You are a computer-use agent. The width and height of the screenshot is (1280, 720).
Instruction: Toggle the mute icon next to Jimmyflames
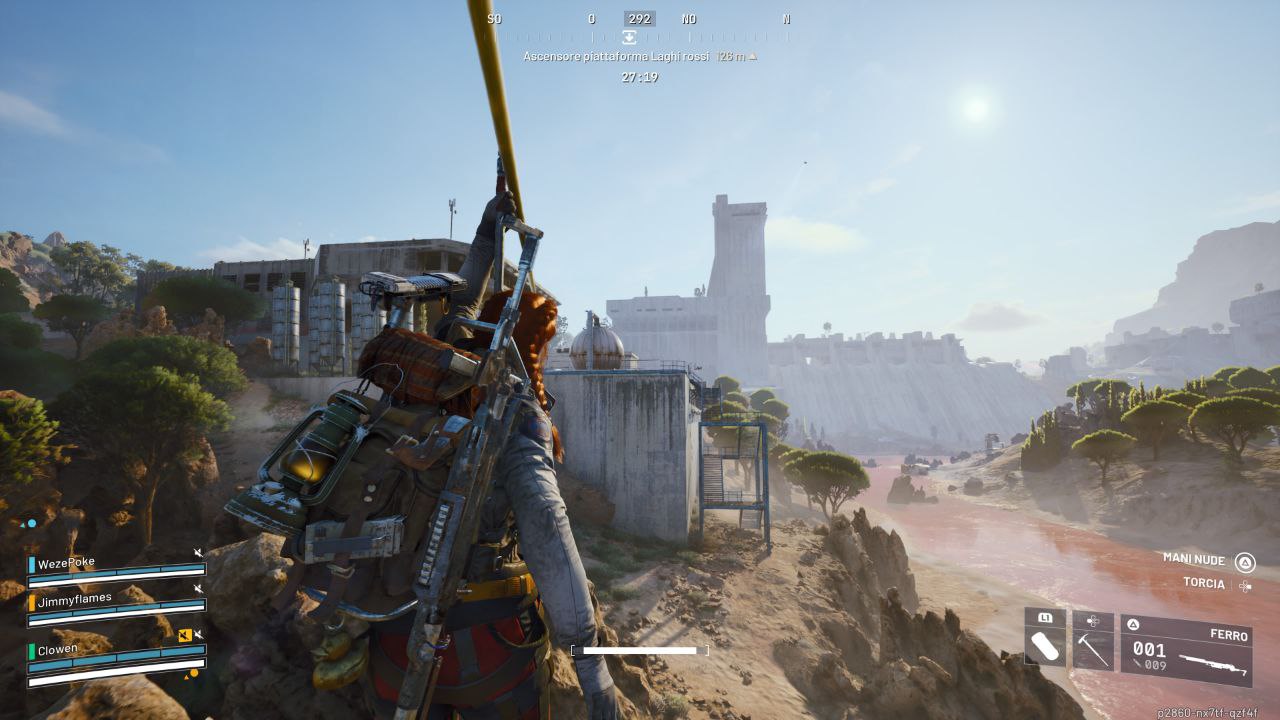198,587
